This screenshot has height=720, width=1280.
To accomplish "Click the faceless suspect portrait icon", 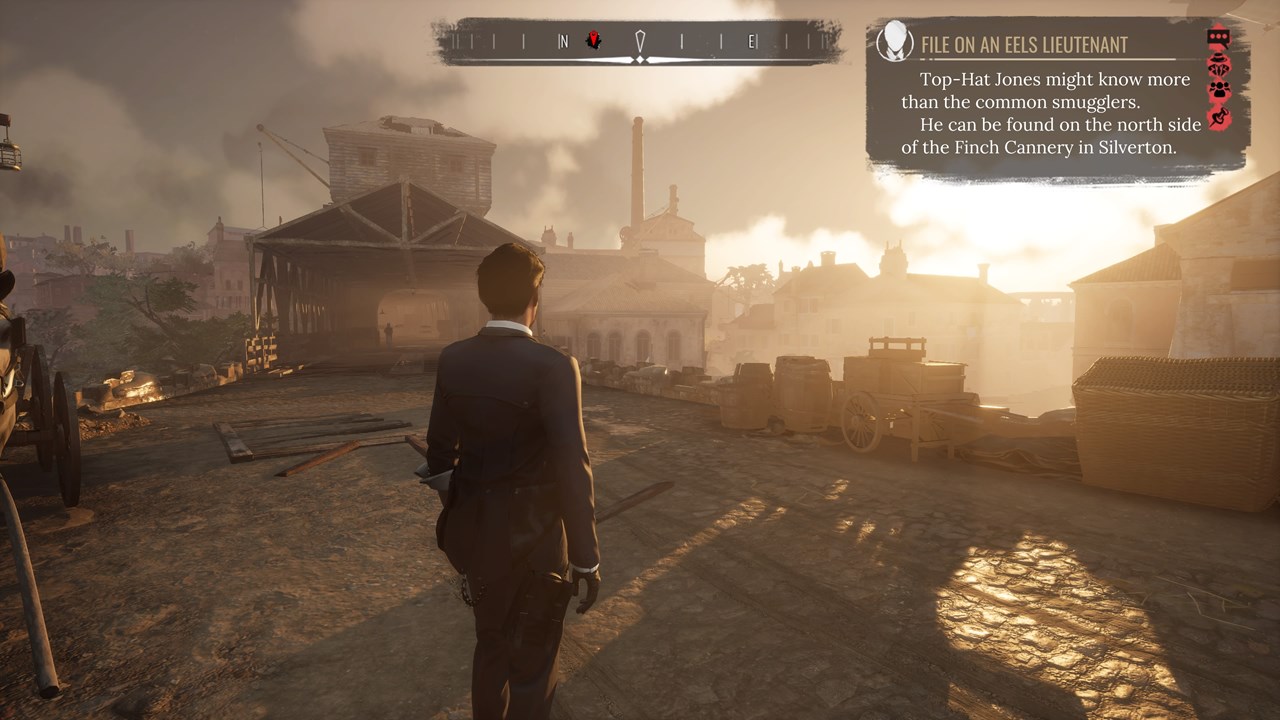I will click(894, 41).
